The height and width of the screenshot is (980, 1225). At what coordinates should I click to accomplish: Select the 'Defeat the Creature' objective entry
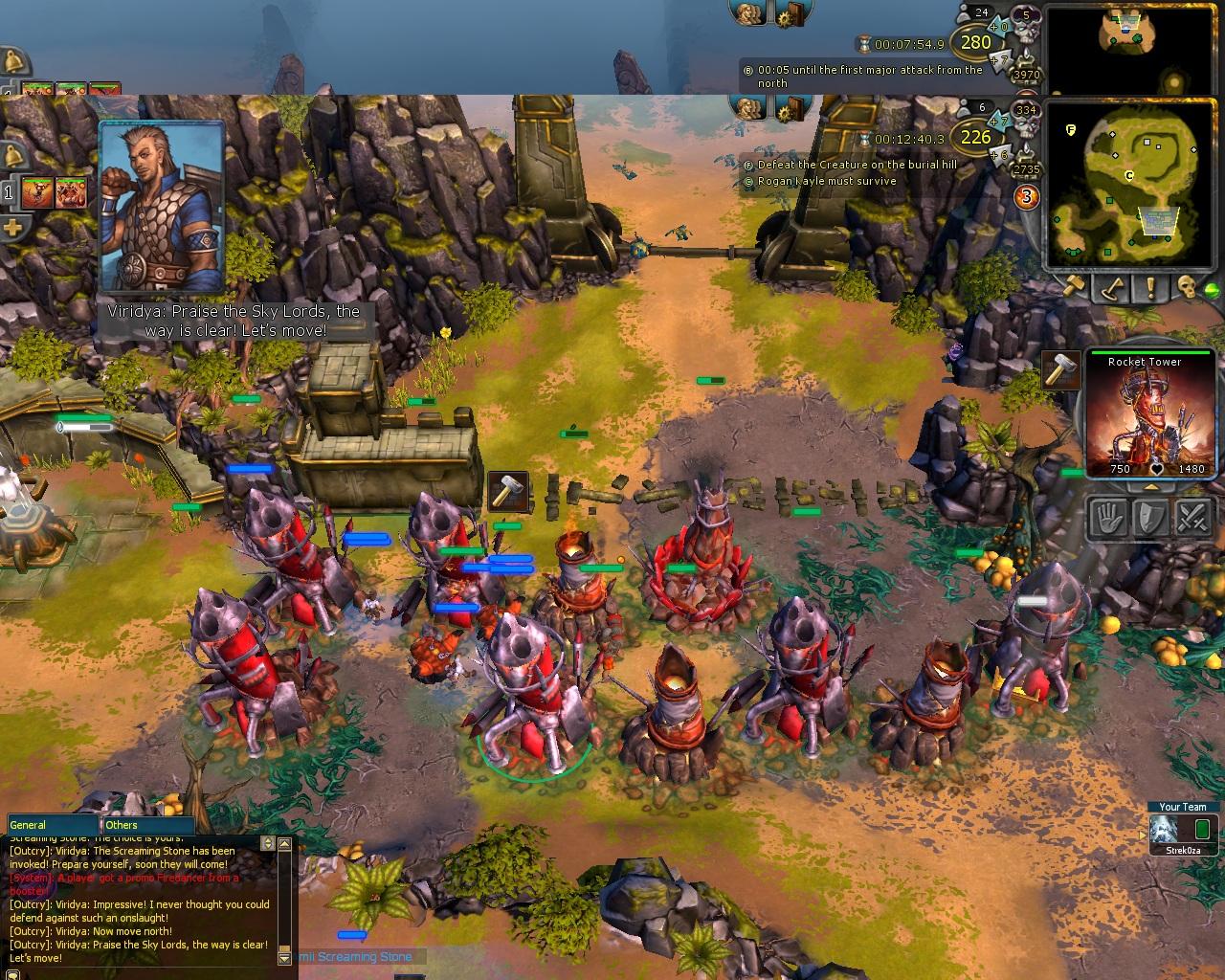click(856, 165)
